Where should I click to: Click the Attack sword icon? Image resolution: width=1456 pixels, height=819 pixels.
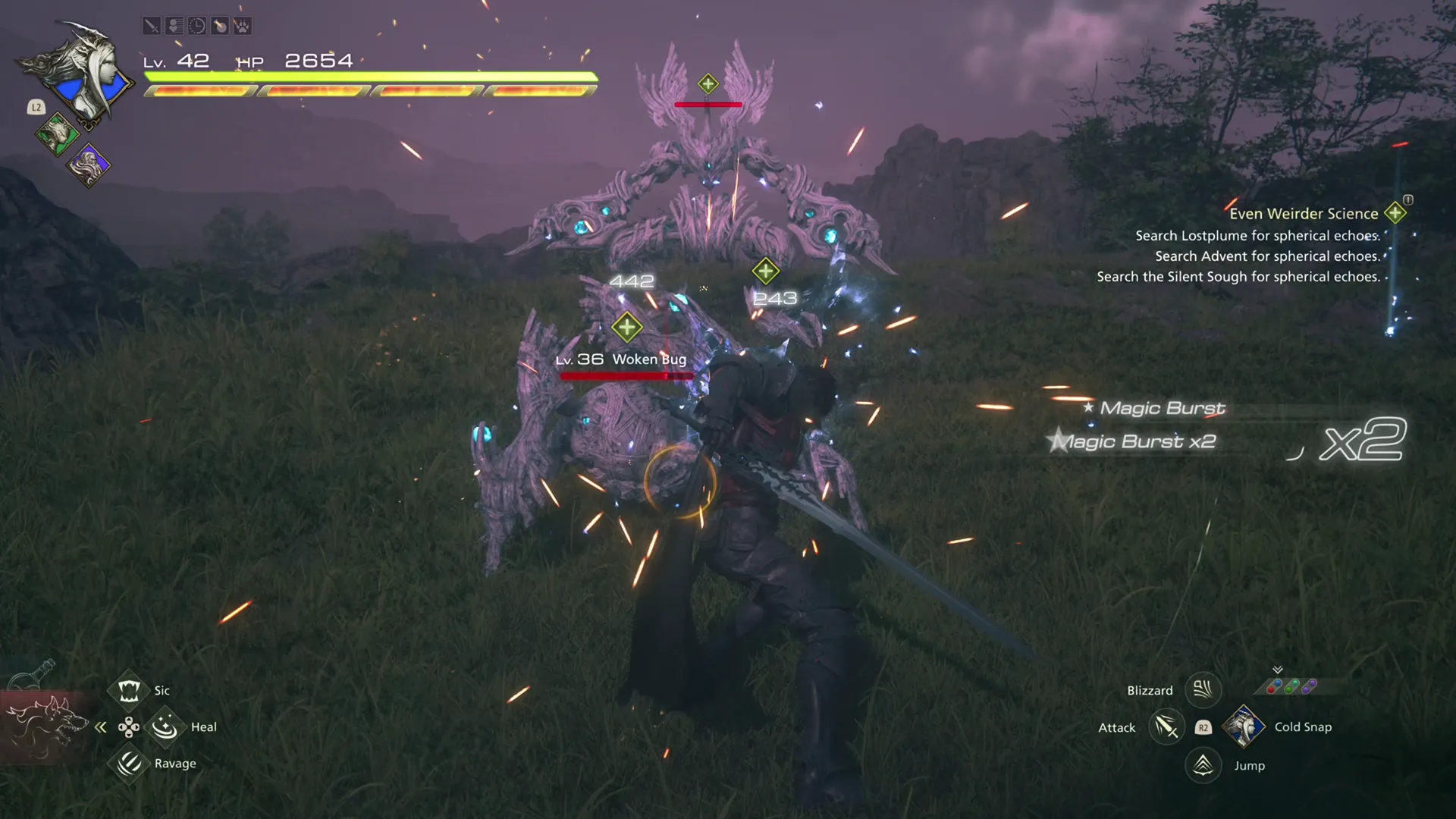1166,726
